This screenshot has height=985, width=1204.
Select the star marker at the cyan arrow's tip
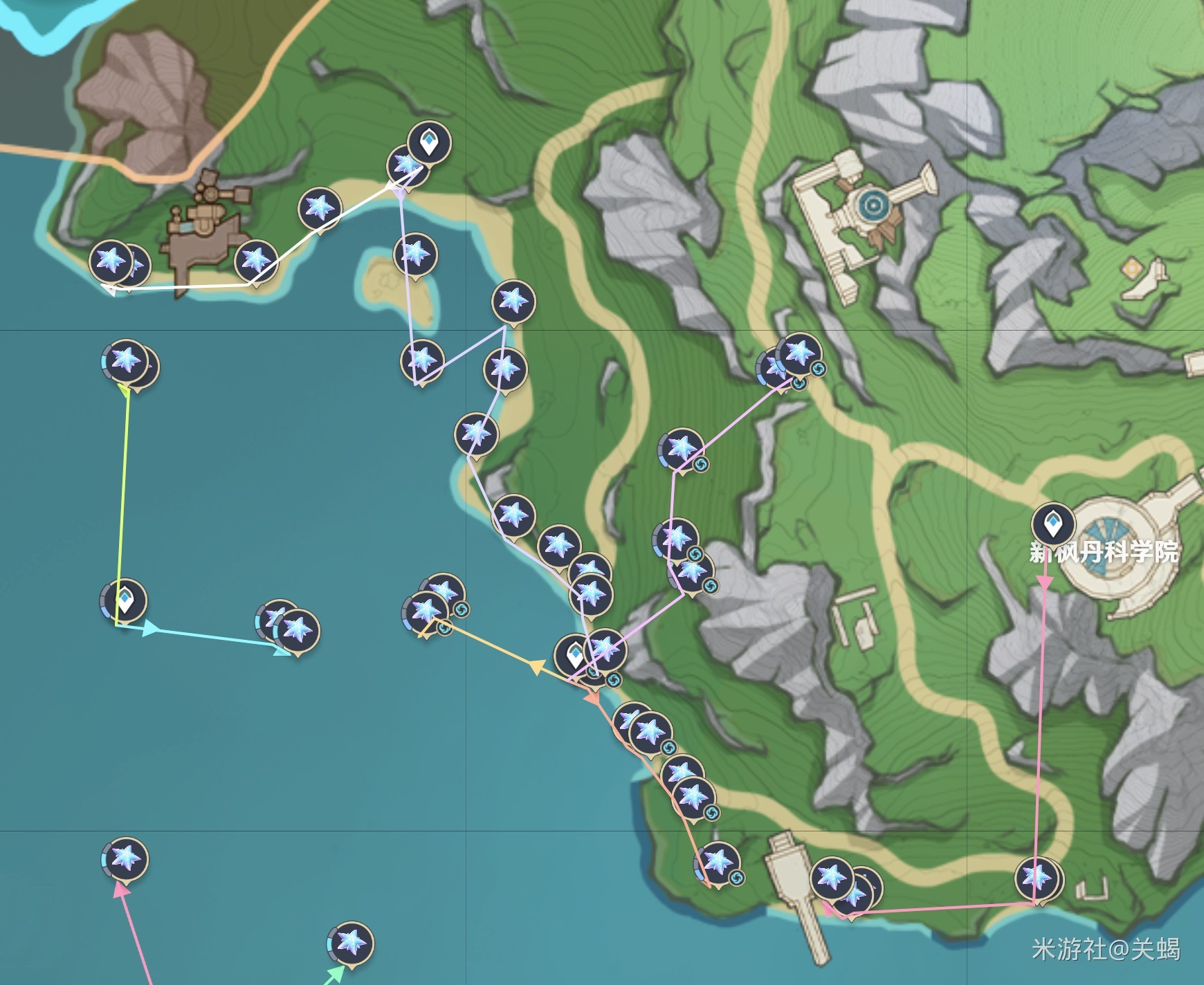click(297, 629)
